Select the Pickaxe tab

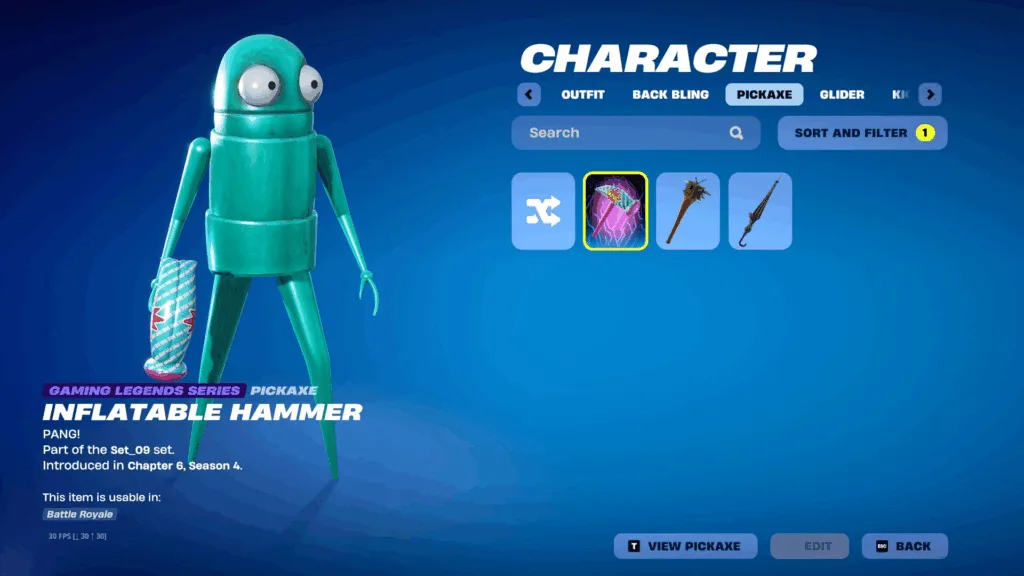click(x=764, y=95)
